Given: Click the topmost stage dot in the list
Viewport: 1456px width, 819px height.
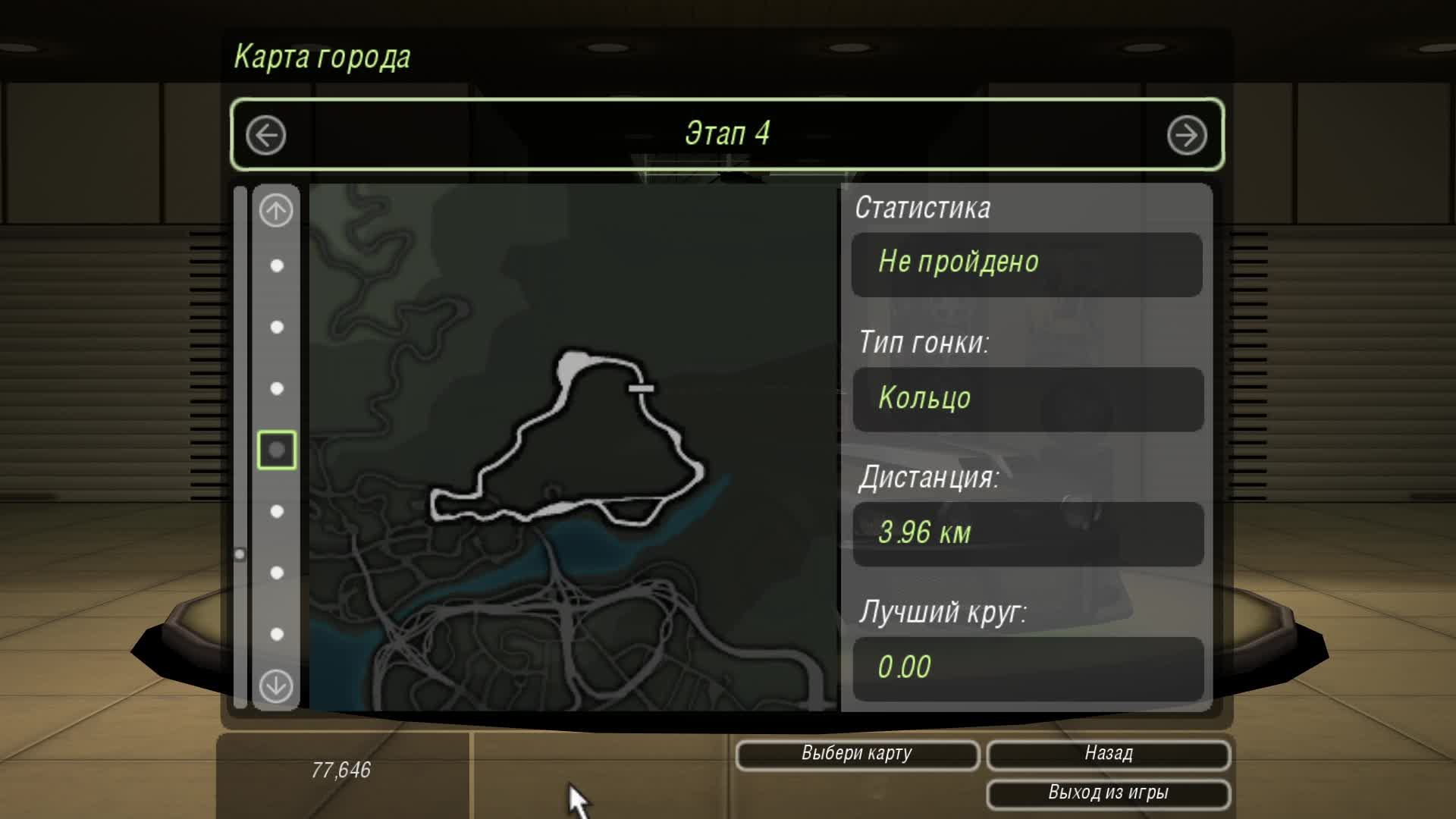Looking at the screenshot, I should pos(275,265).
